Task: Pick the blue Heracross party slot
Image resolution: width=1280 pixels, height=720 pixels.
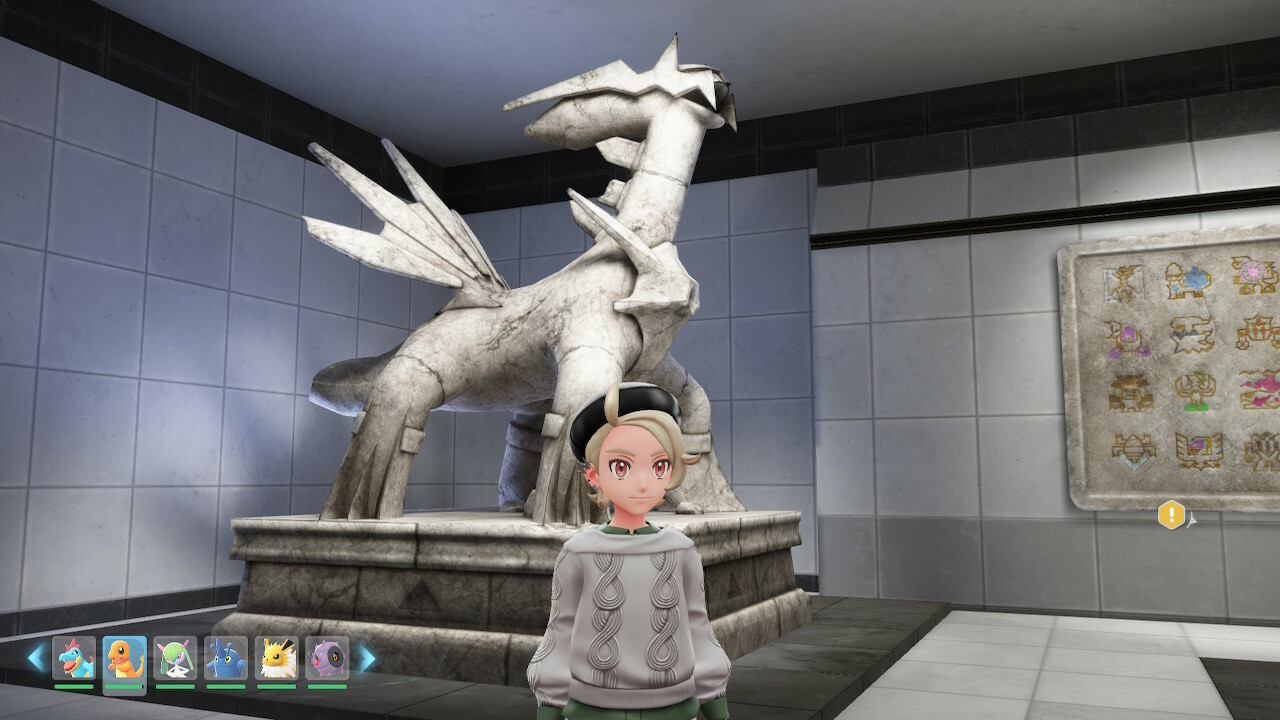Action: [x=226, y=659]
